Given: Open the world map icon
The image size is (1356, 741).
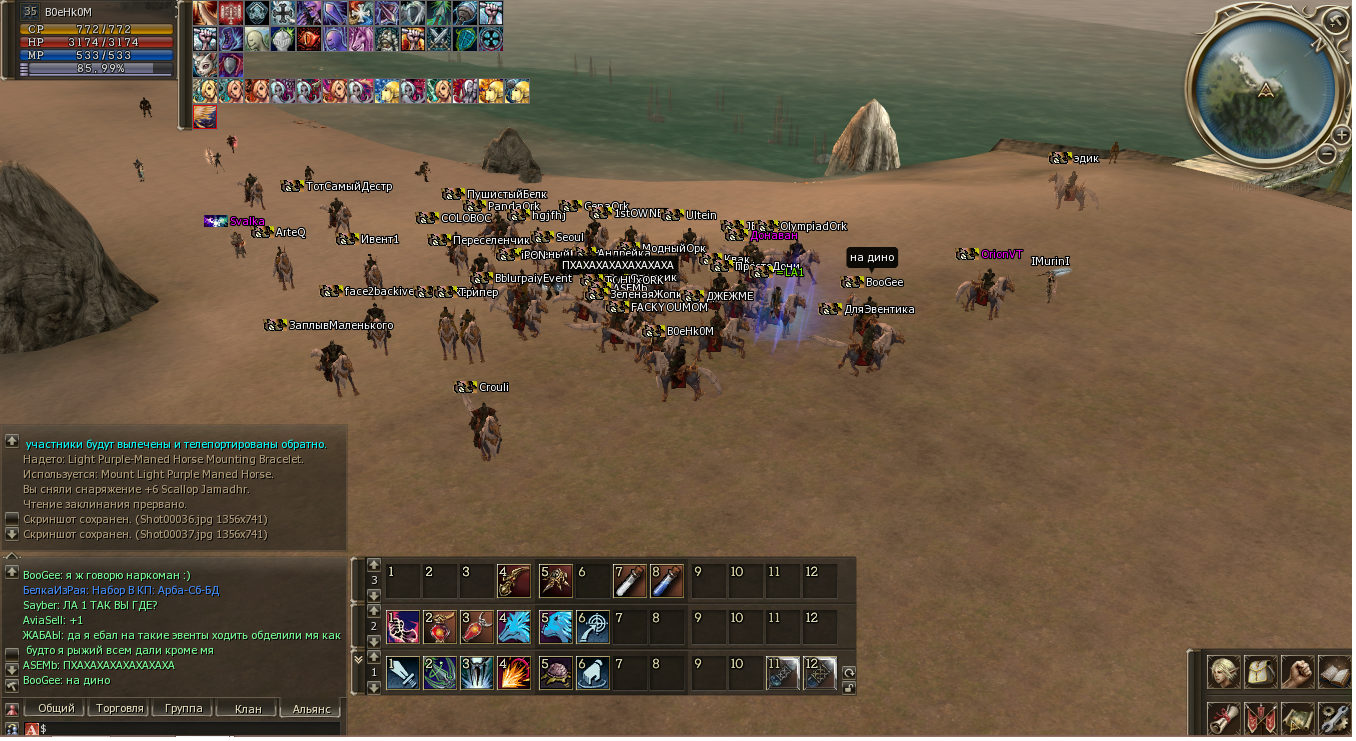Looking at the screenshot, I should [x=1298, y=718].
